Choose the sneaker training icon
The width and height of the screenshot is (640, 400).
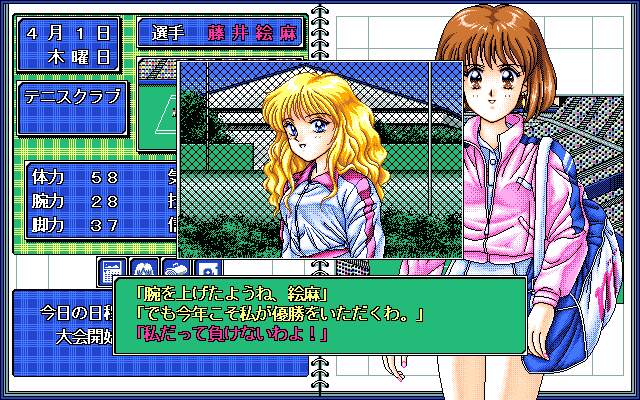coord(175,271)
